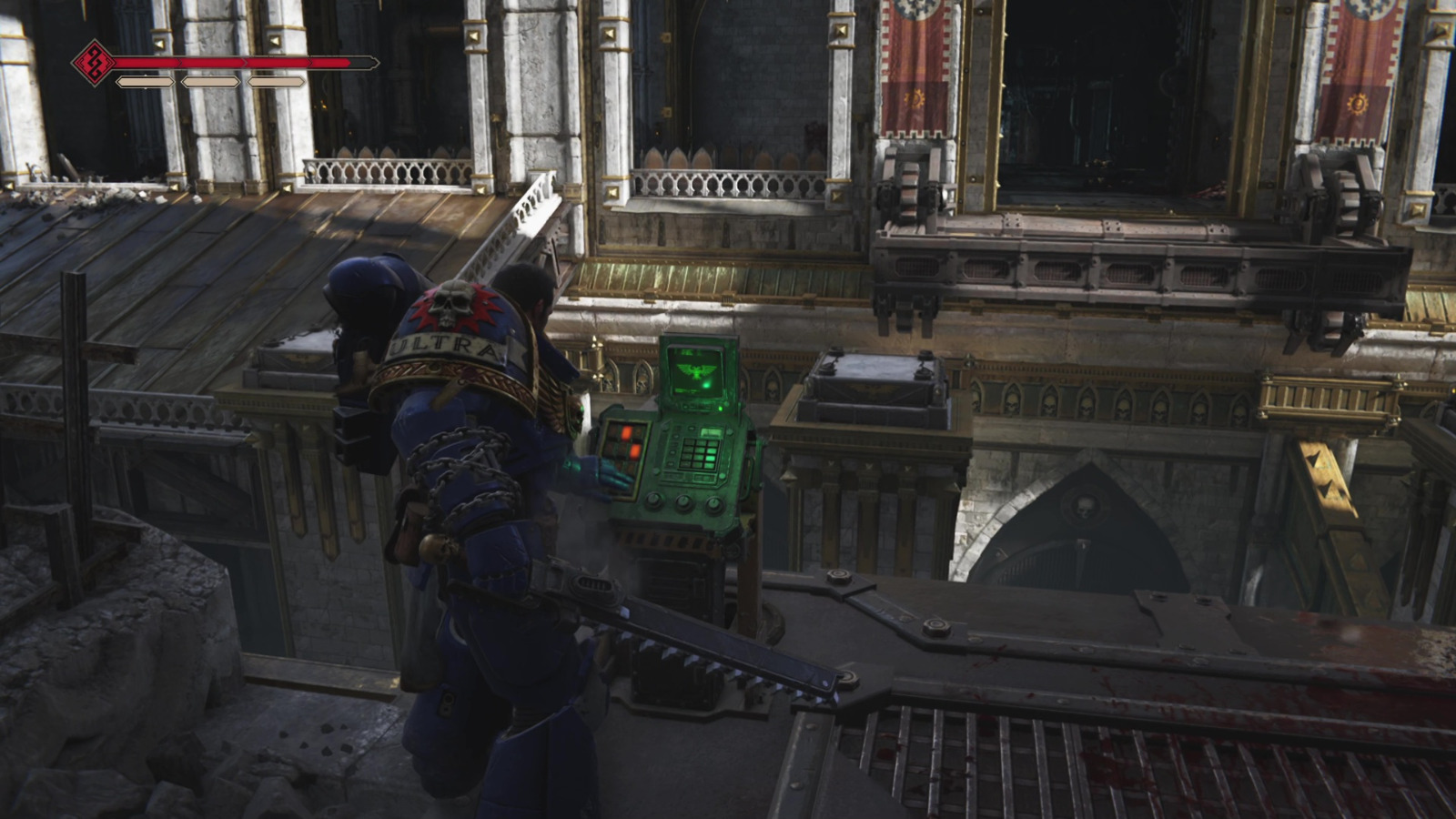Select the Imperial Aquila icon on the terminal screen

[695, 369]
